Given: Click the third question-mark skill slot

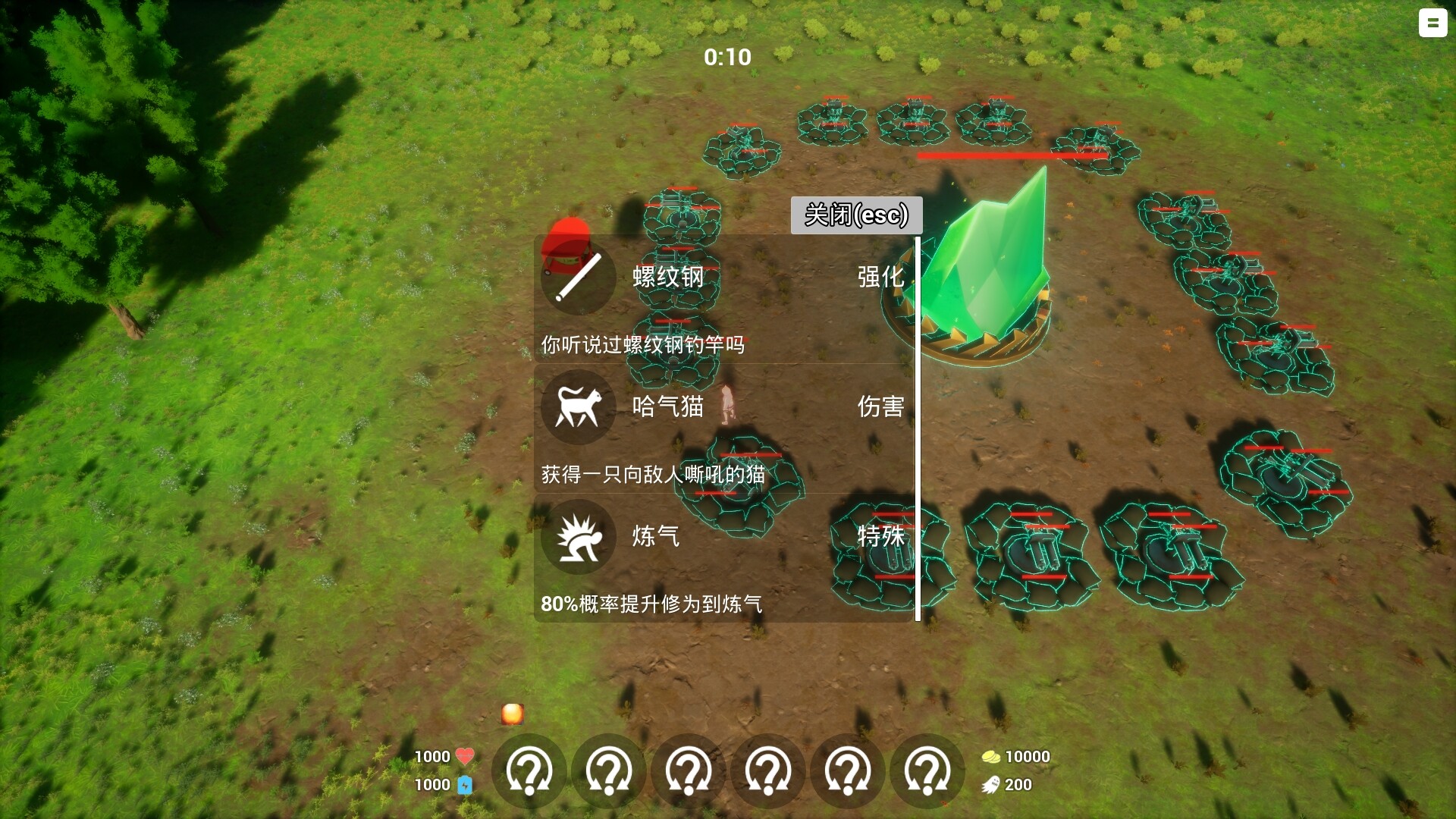Looking at the screenshot, I should point(687,770).
